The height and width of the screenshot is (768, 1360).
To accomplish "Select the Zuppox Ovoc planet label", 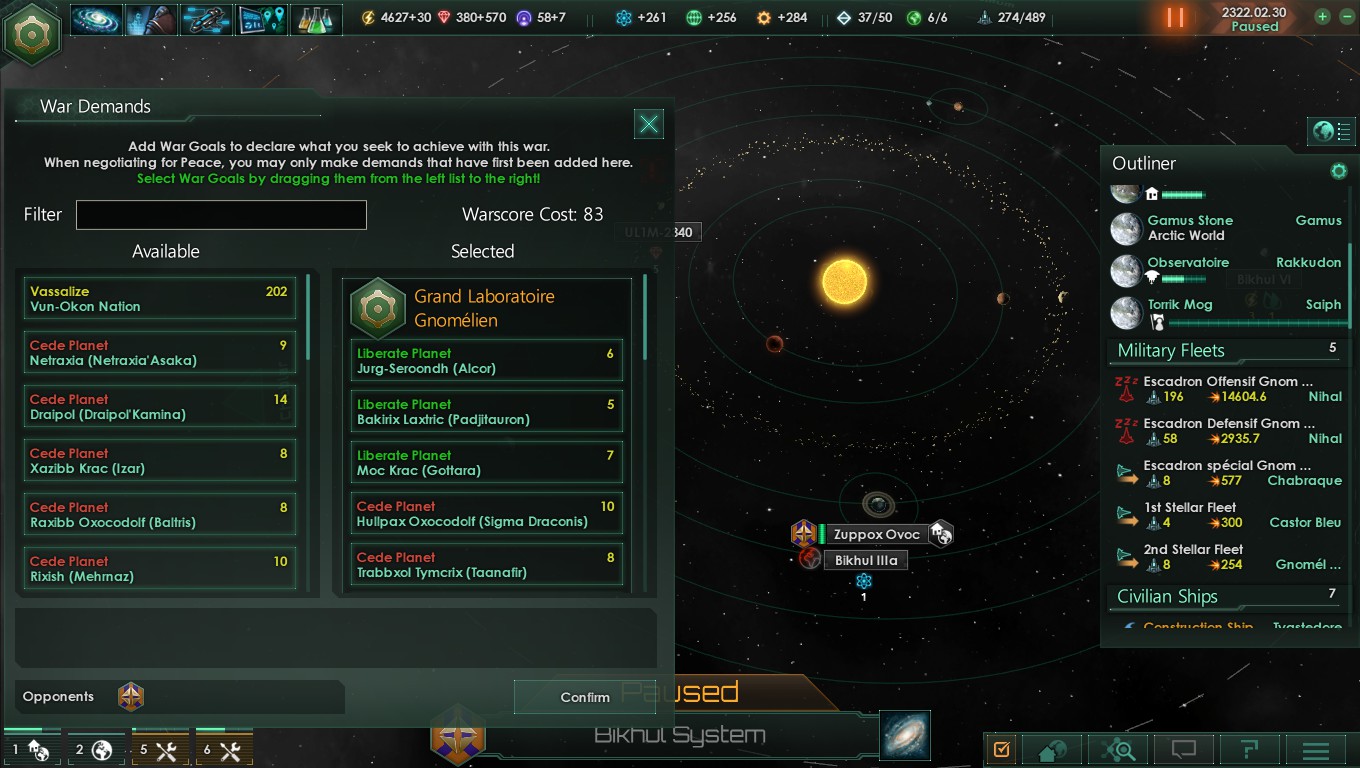I will coord(876,534).
